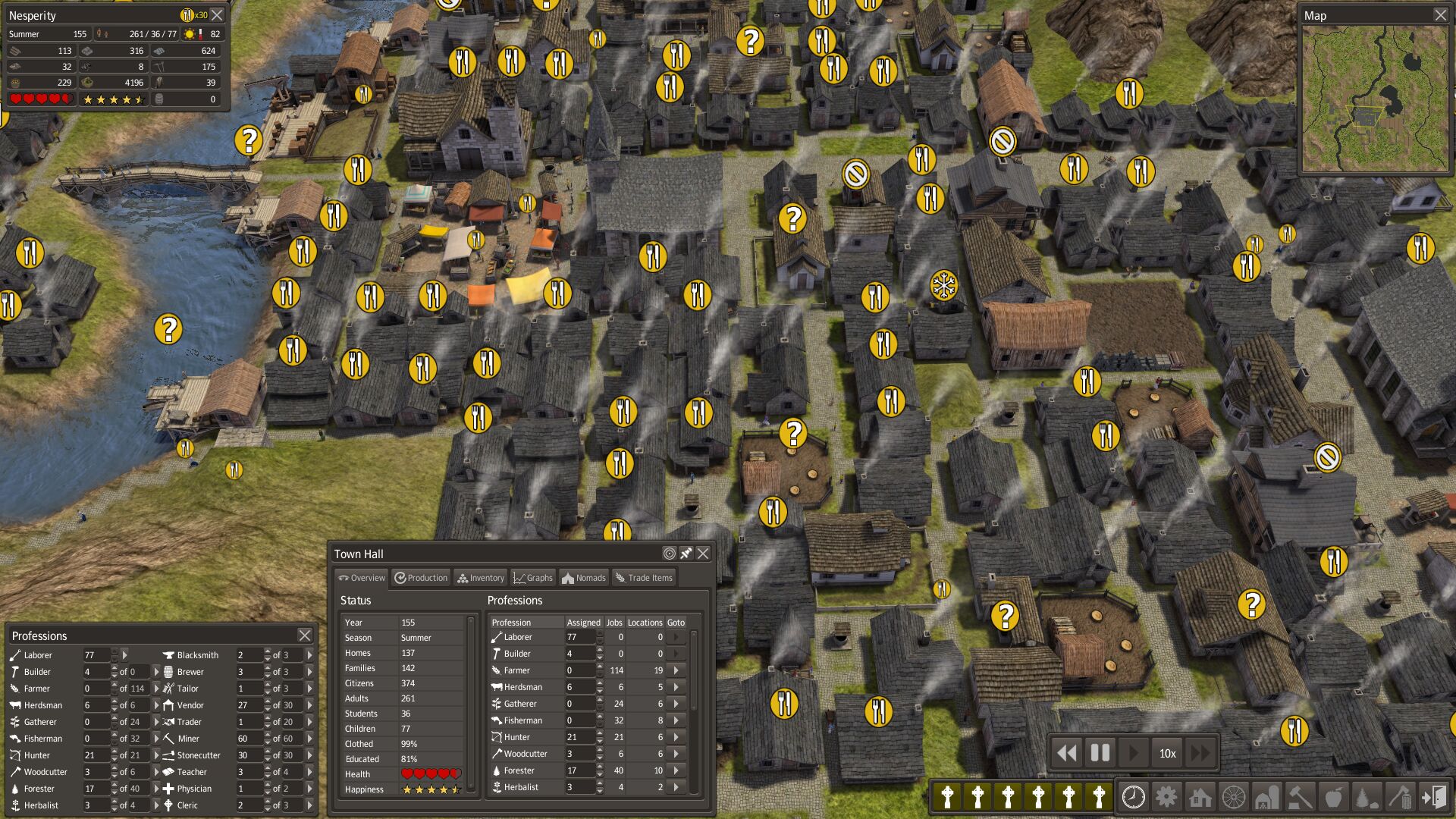Open the Inventory tab in Town Hall

(x=481, y=578)
